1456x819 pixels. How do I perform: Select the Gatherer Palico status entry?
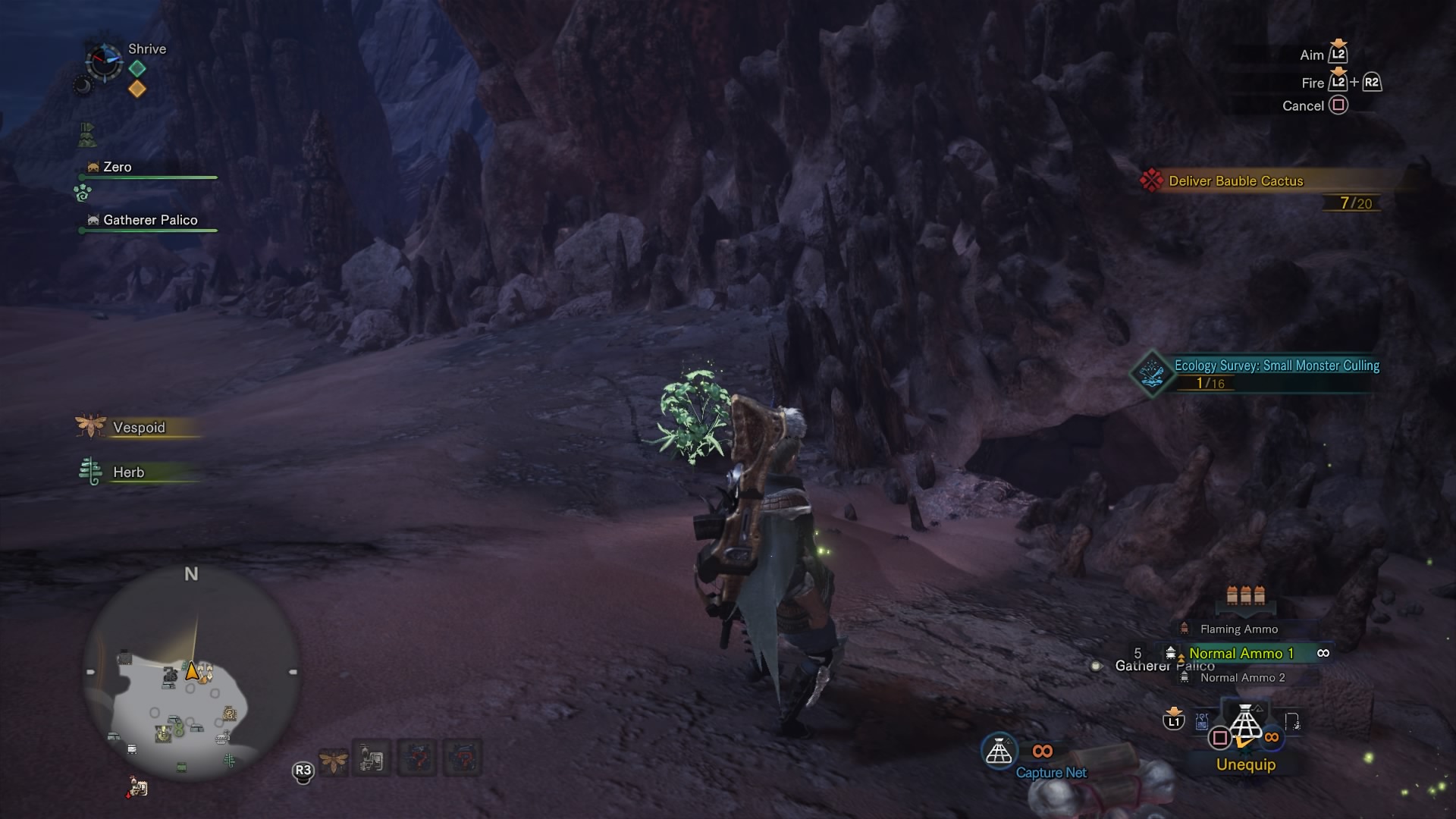(x=149, y=221)
